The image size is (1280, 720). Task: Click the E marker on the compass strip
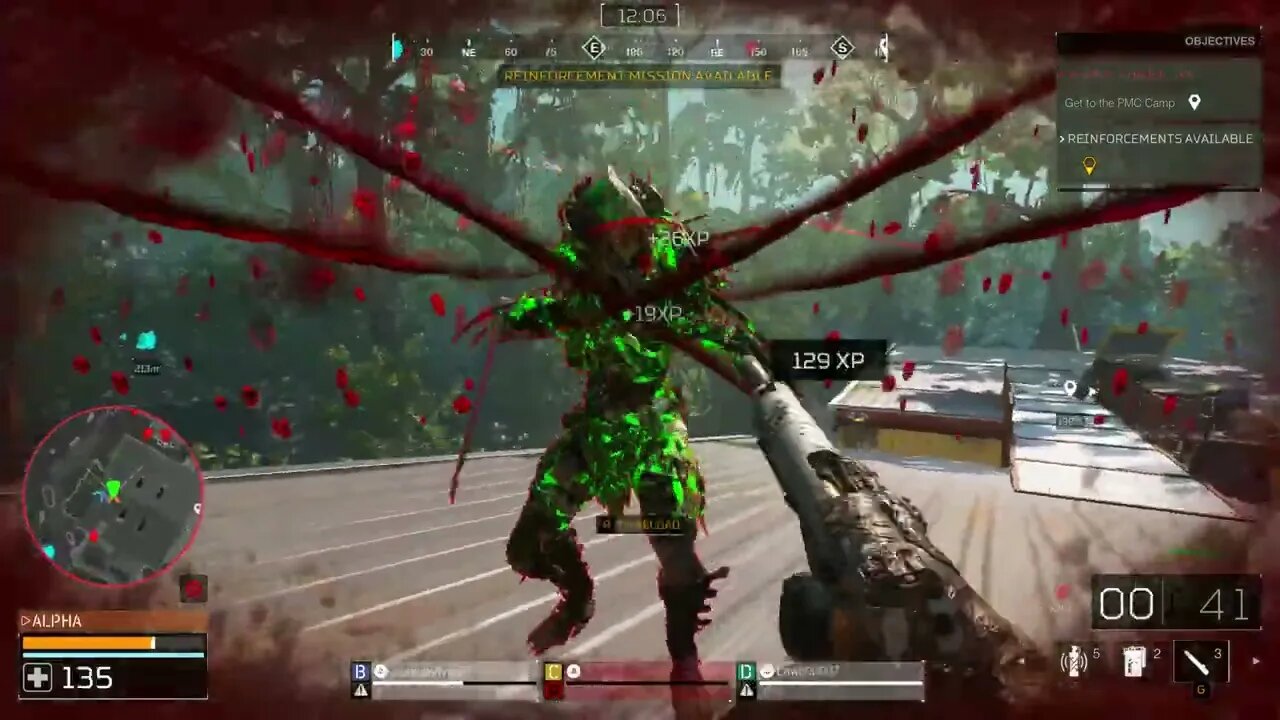pos(594,48)
